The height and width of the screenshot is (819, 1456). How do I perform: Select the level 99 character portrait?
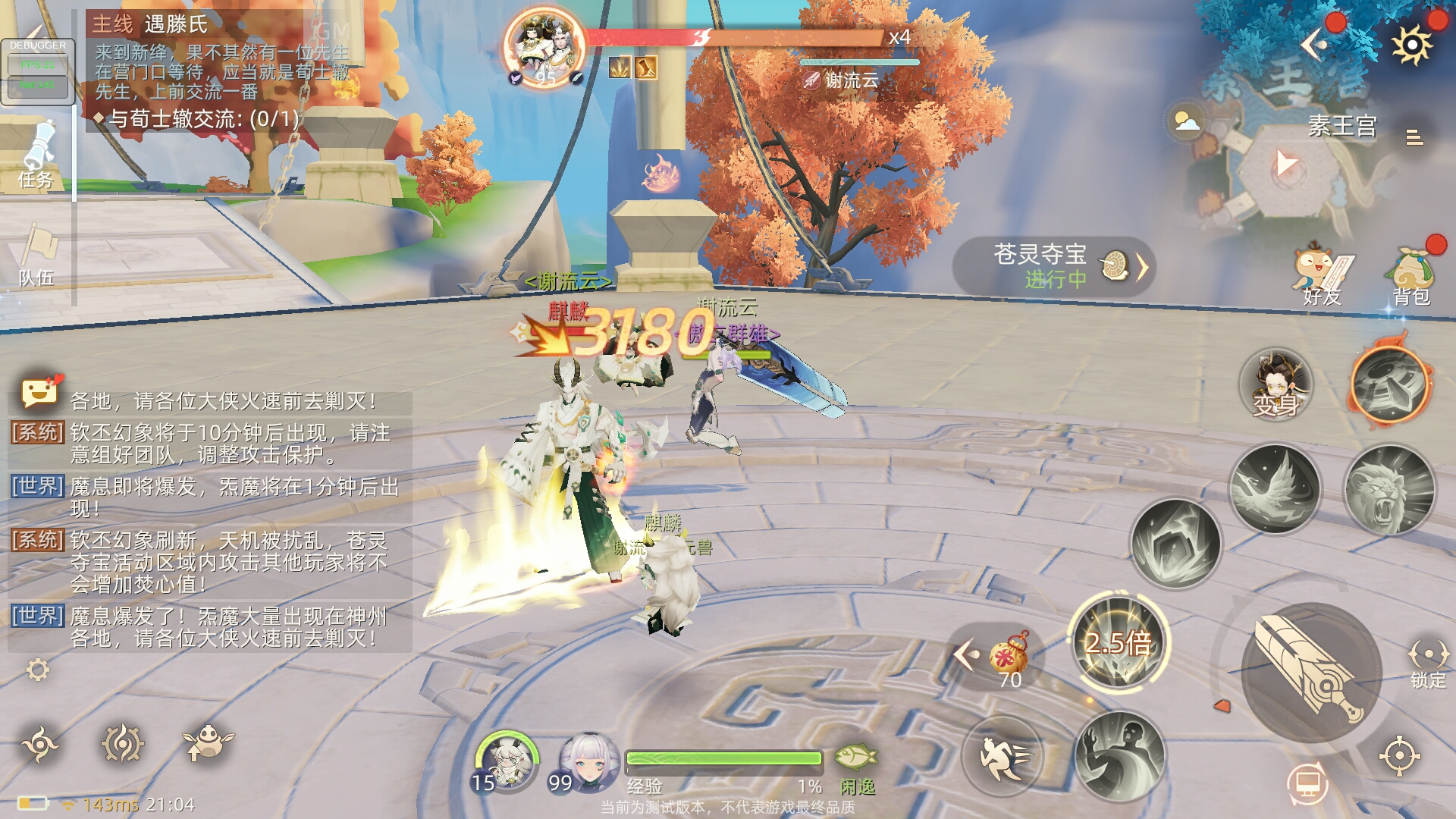586,762
